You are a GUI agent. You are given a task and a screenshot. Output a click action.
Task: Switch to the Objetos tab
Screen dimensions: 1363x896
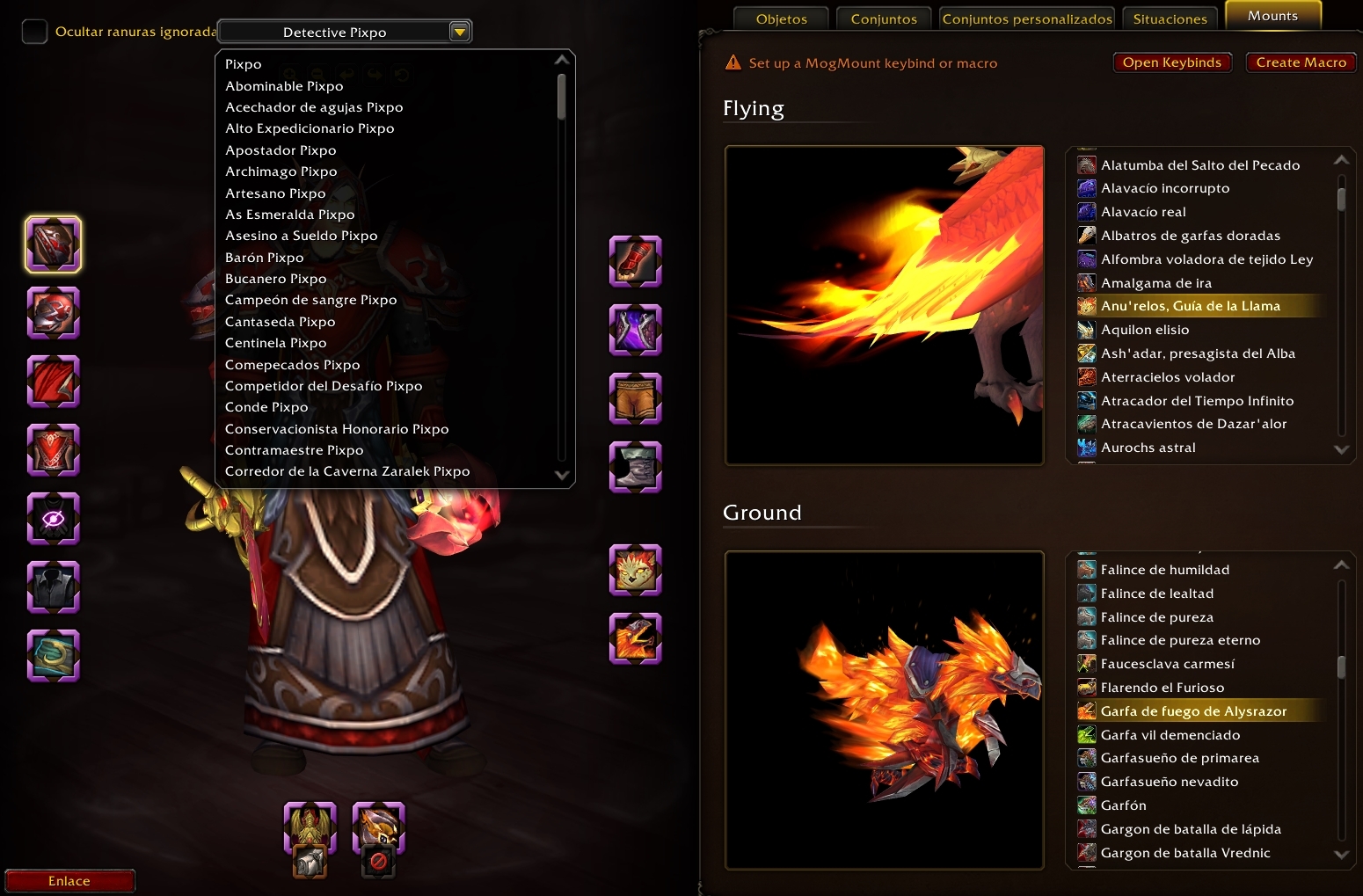[781, 18]
